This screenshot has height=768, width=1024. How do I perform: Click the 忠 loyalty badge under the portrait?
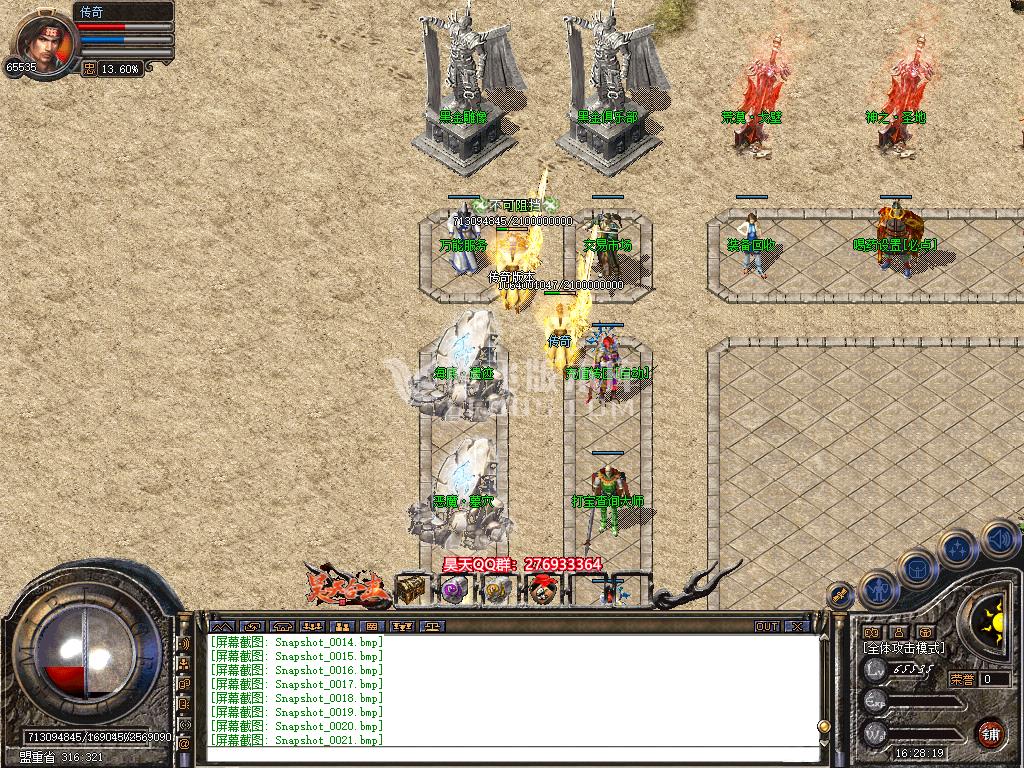(89, 69)
